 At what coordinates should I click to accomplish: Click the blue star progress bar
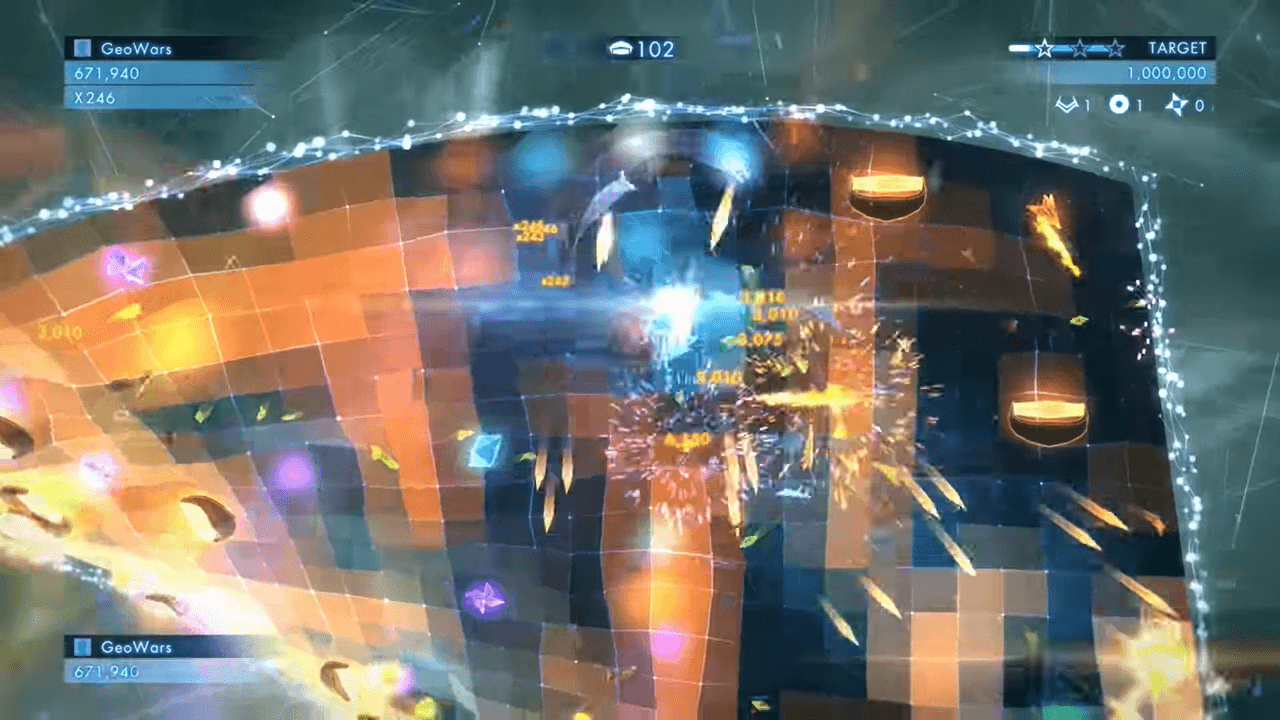[1018, 47]
